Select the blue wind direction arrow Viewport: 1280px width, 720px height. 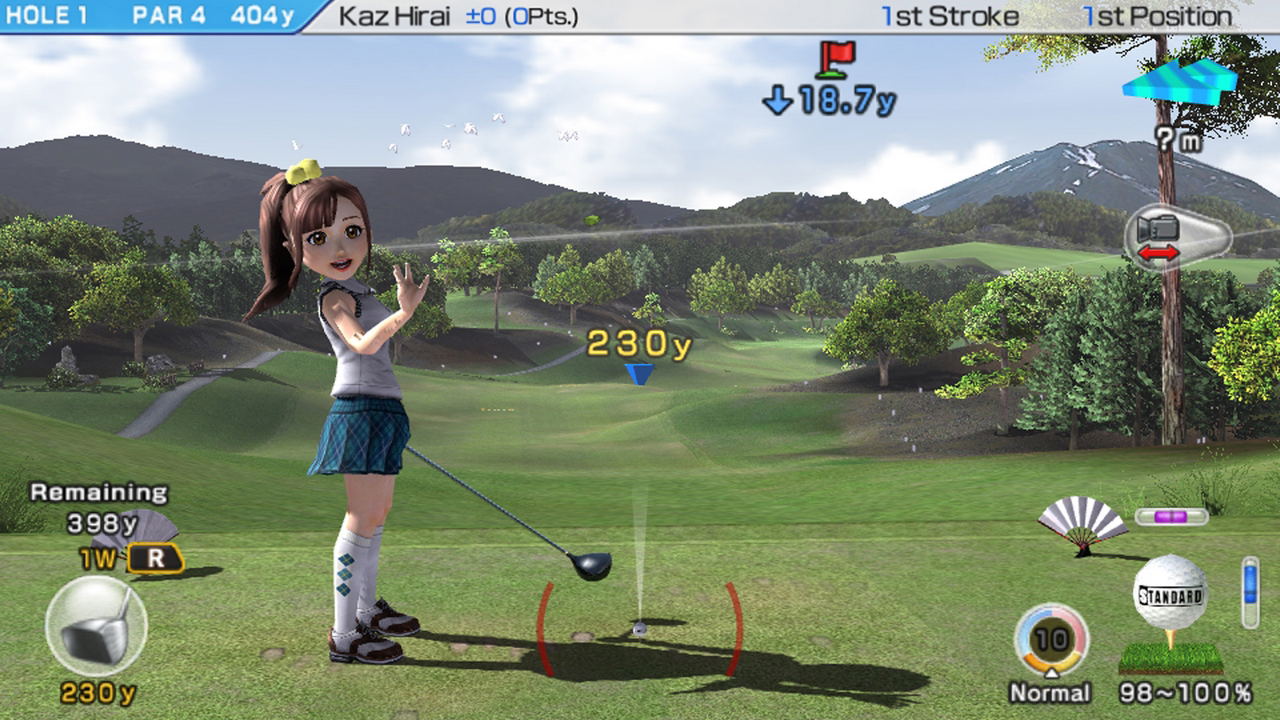pyautogui.click(x=1179, y=81)
